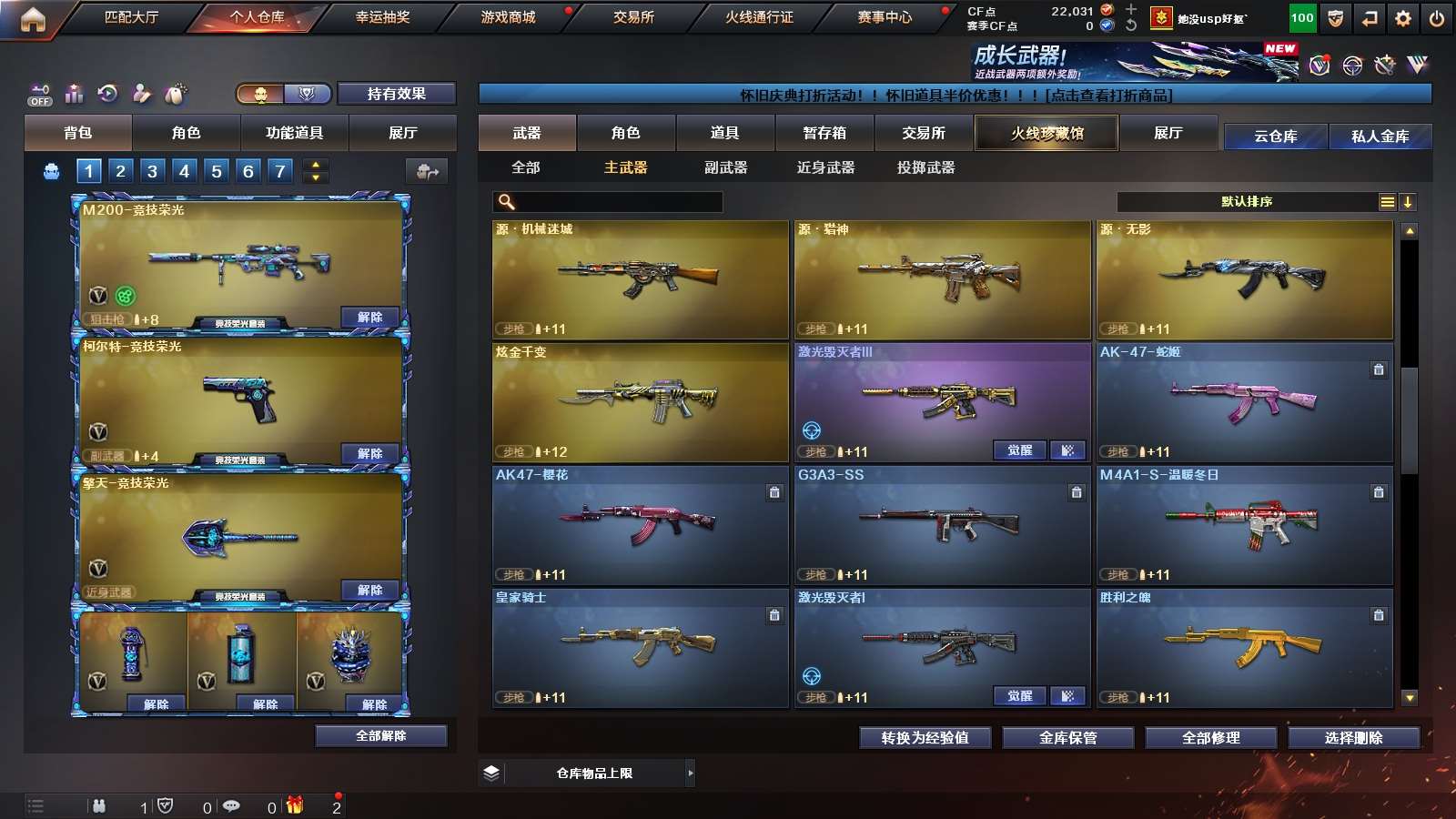1456x819 pixels.
Task: Open 幸运抽奖 lucky draw
Action: [382, 17]
